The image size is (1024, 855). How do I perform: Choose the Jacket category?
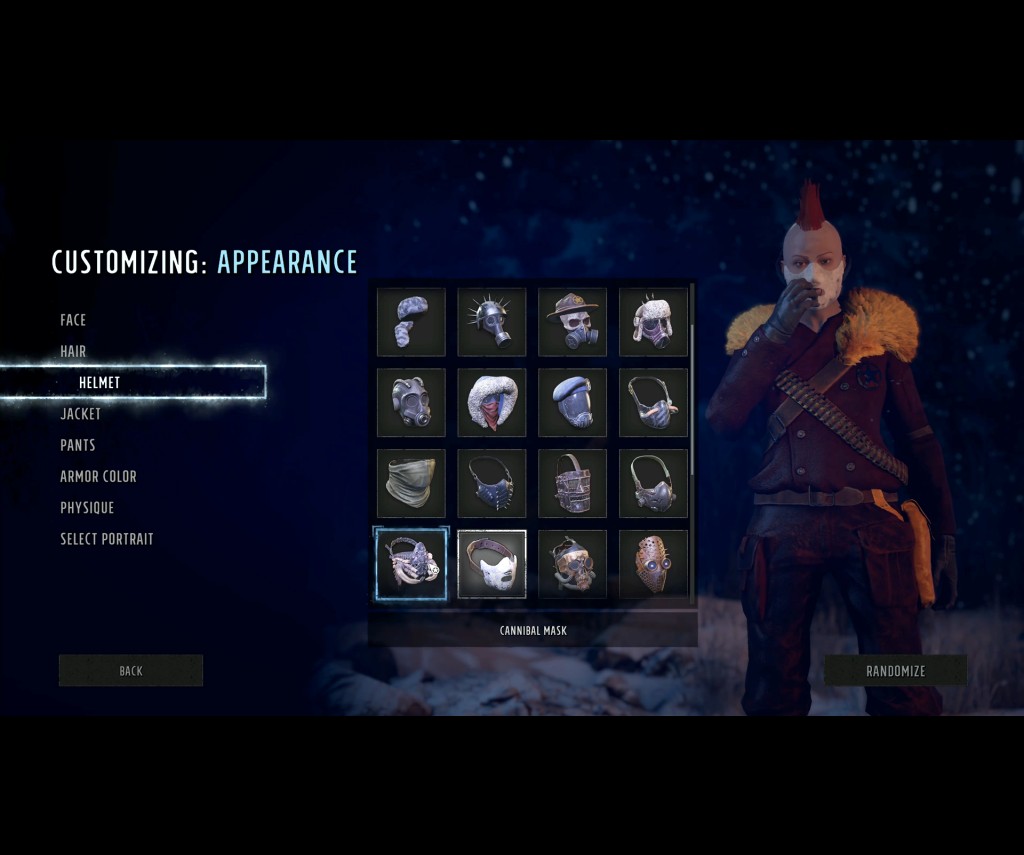(80, 413)
